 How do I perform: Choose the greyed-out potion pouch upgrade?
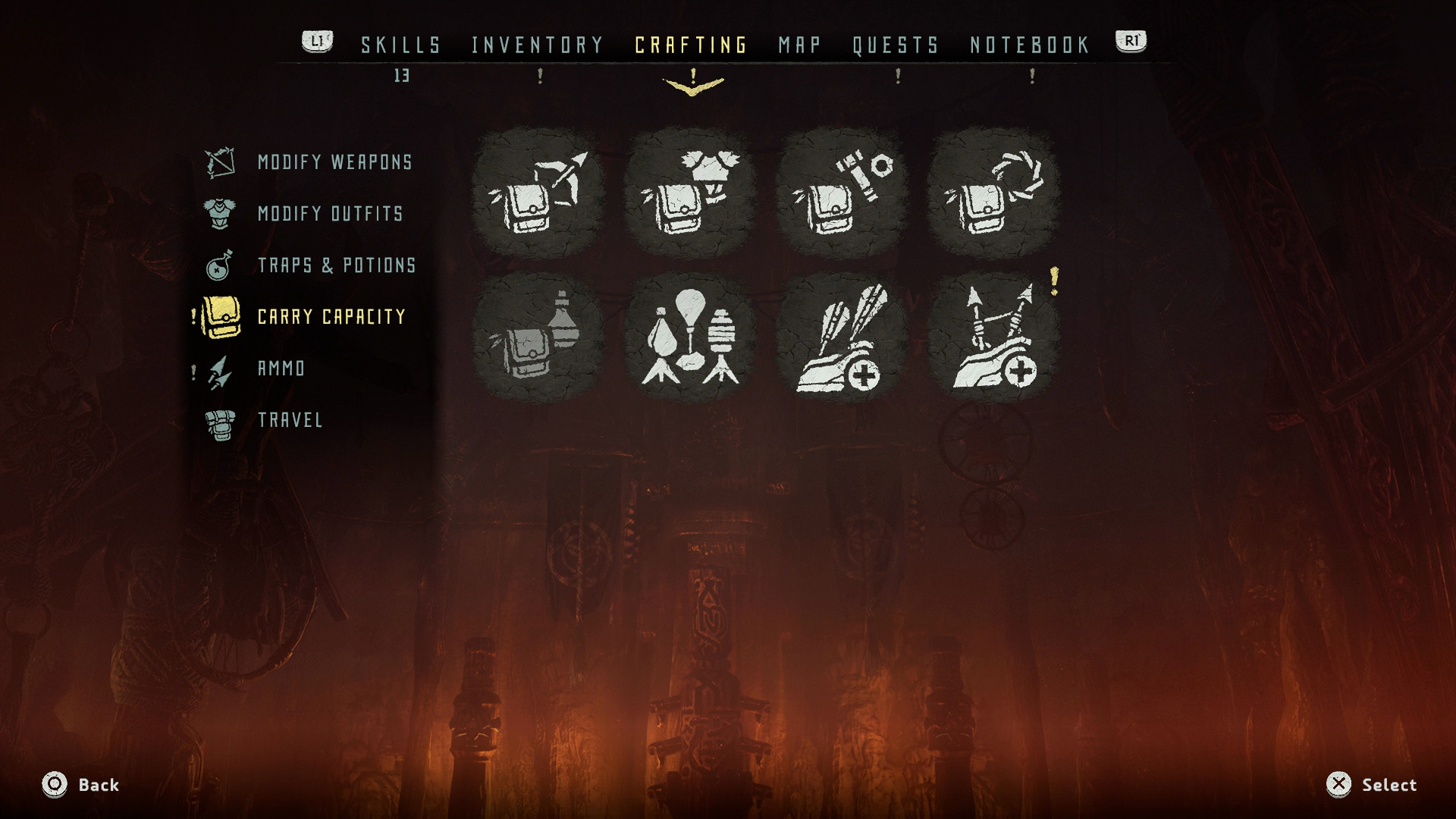[x=538, y=337]
